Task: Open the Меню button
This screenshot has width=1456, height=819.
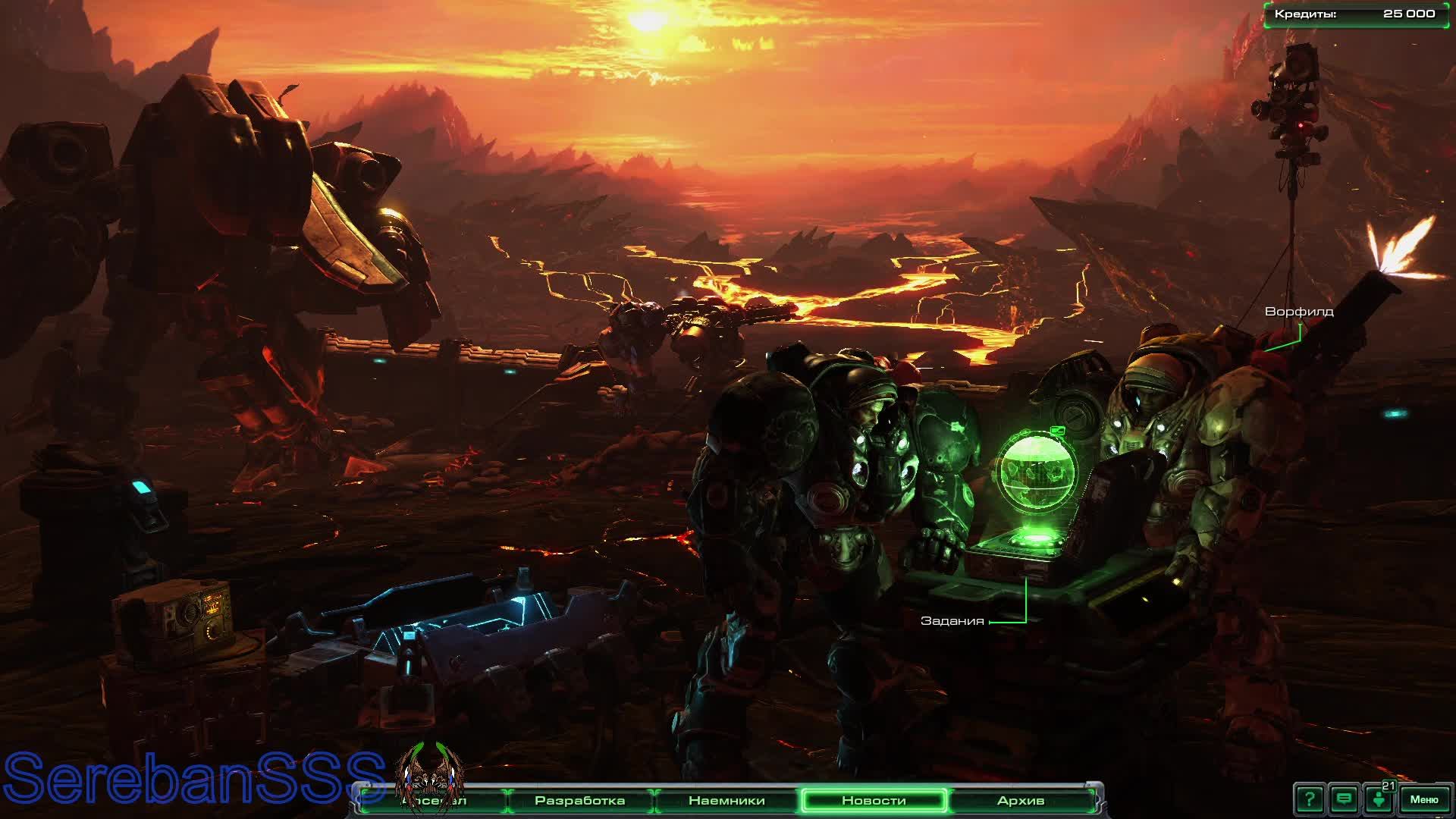Action: (1423, 799)
